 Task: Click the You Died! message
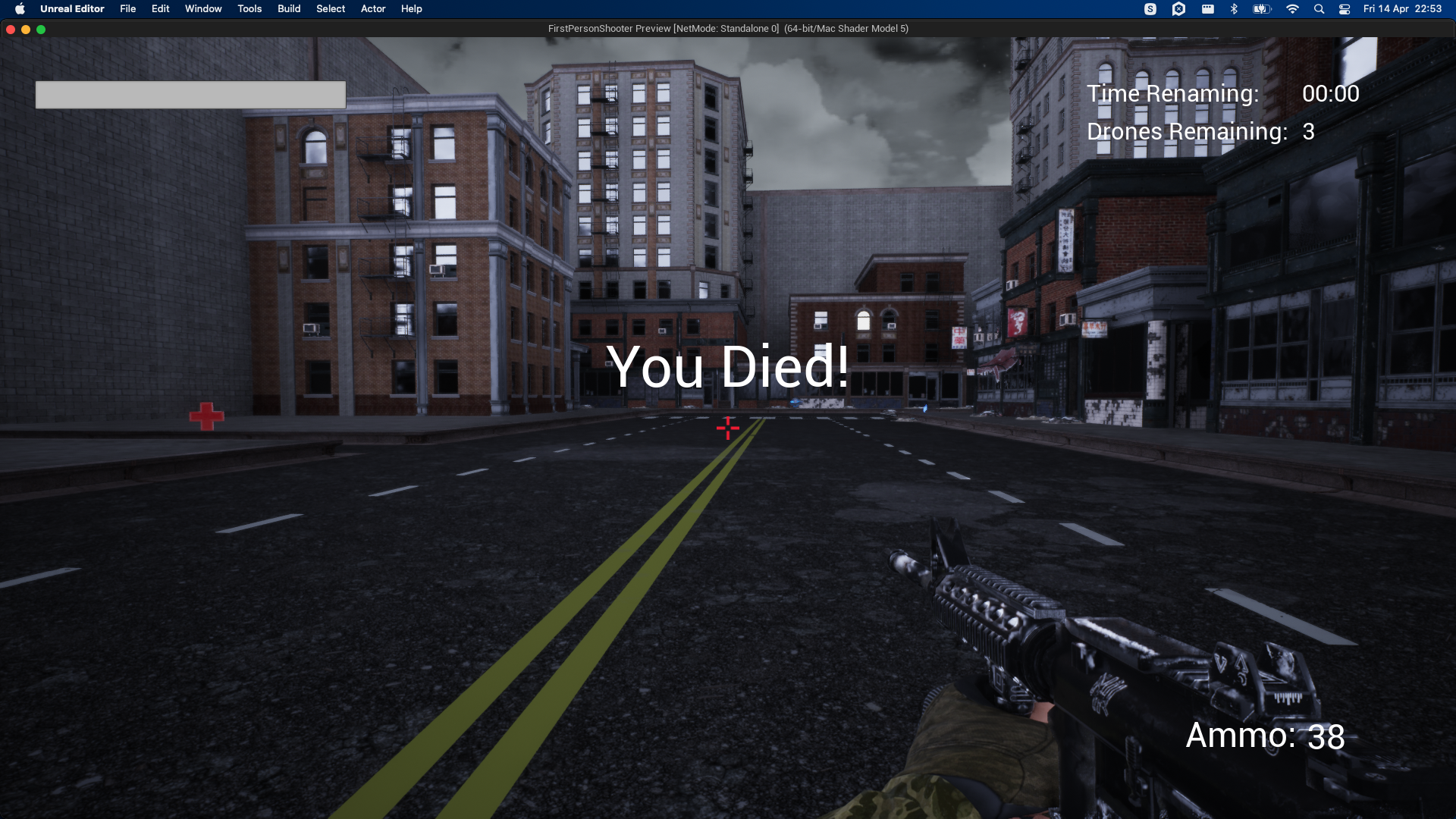click(728, 368)
